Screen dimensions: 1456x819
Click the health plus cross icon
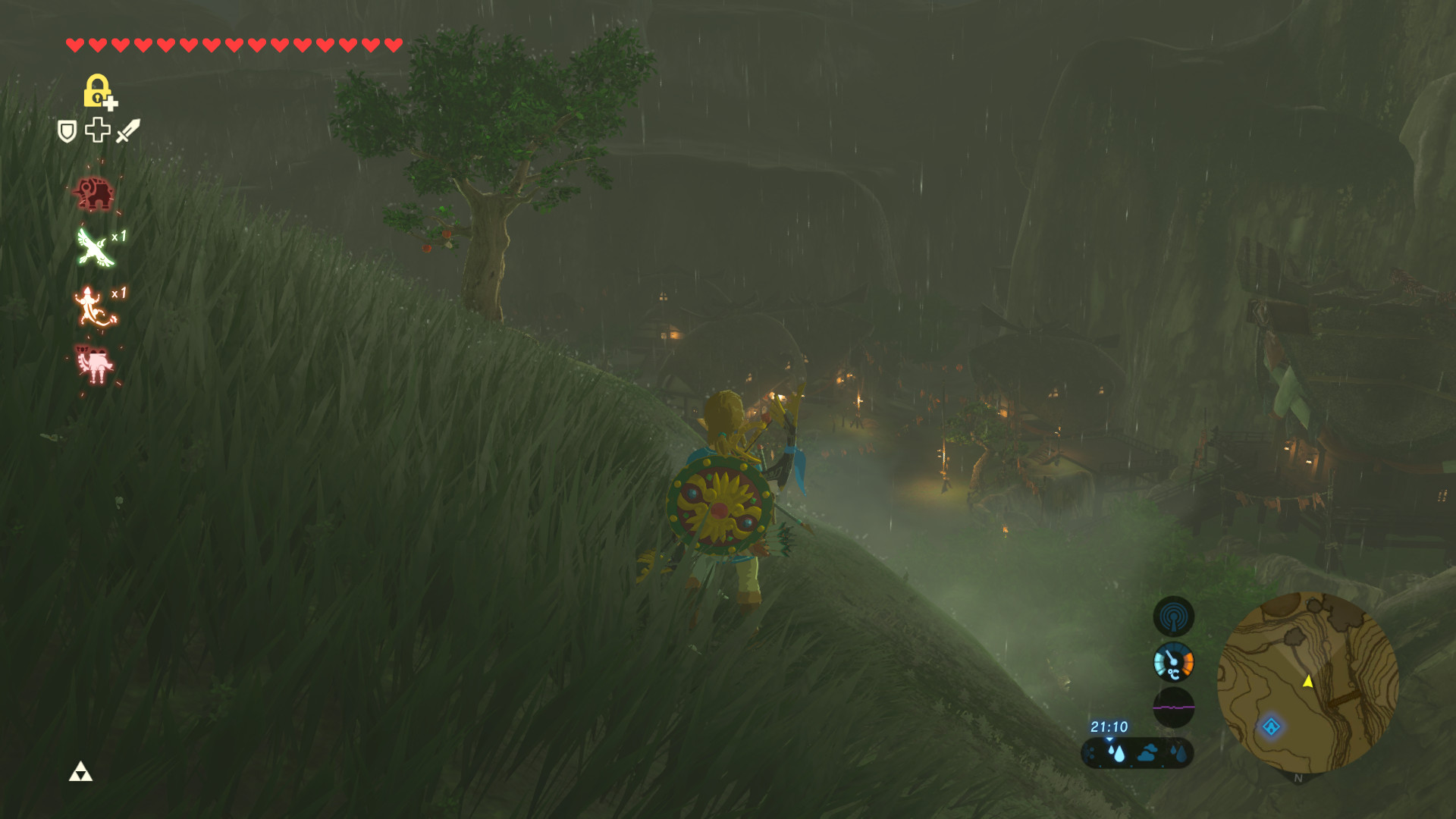[x=96, y=131]
